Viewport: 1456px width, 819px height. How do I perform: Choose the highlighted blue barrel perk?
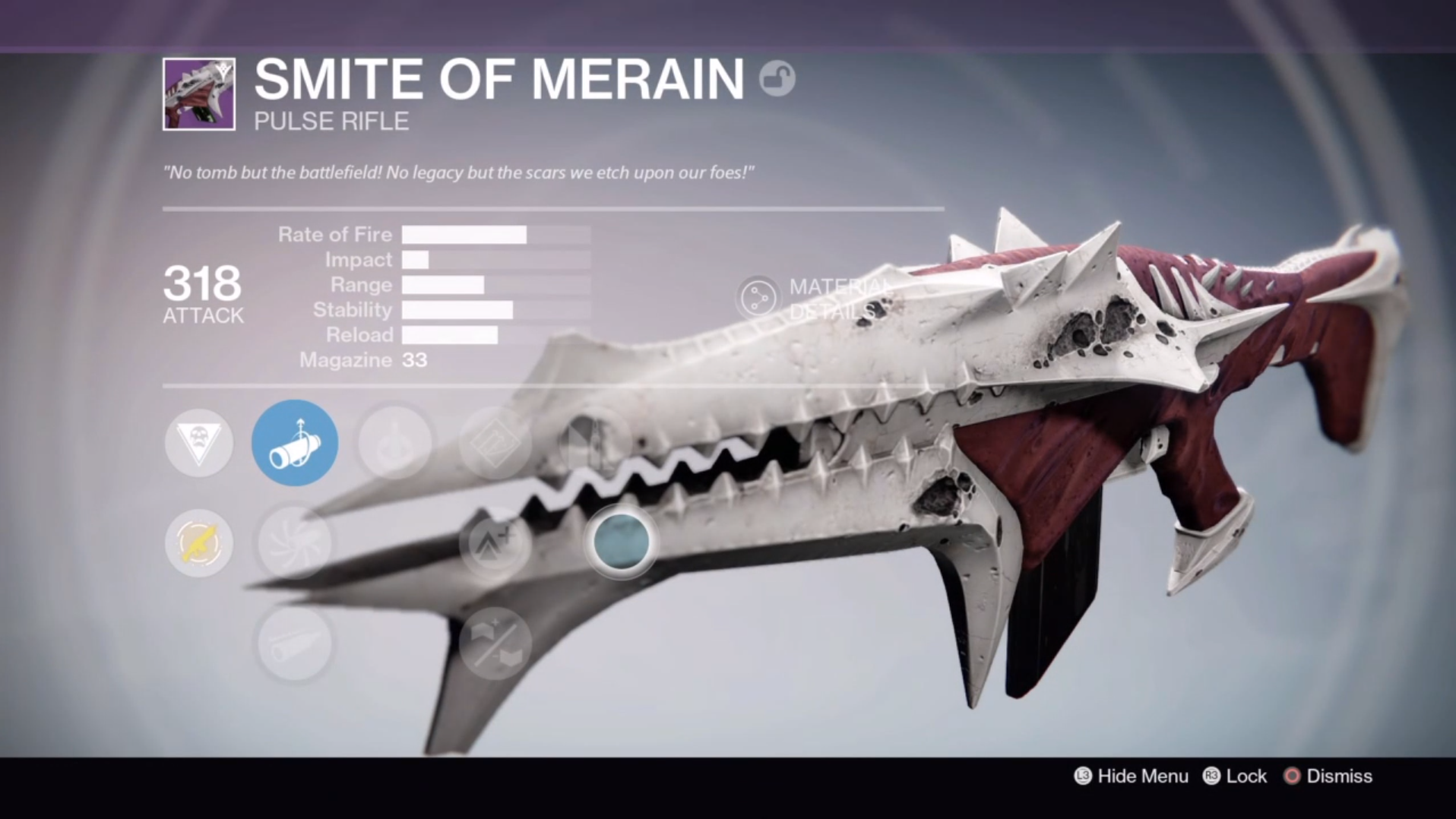pos(295,443)
